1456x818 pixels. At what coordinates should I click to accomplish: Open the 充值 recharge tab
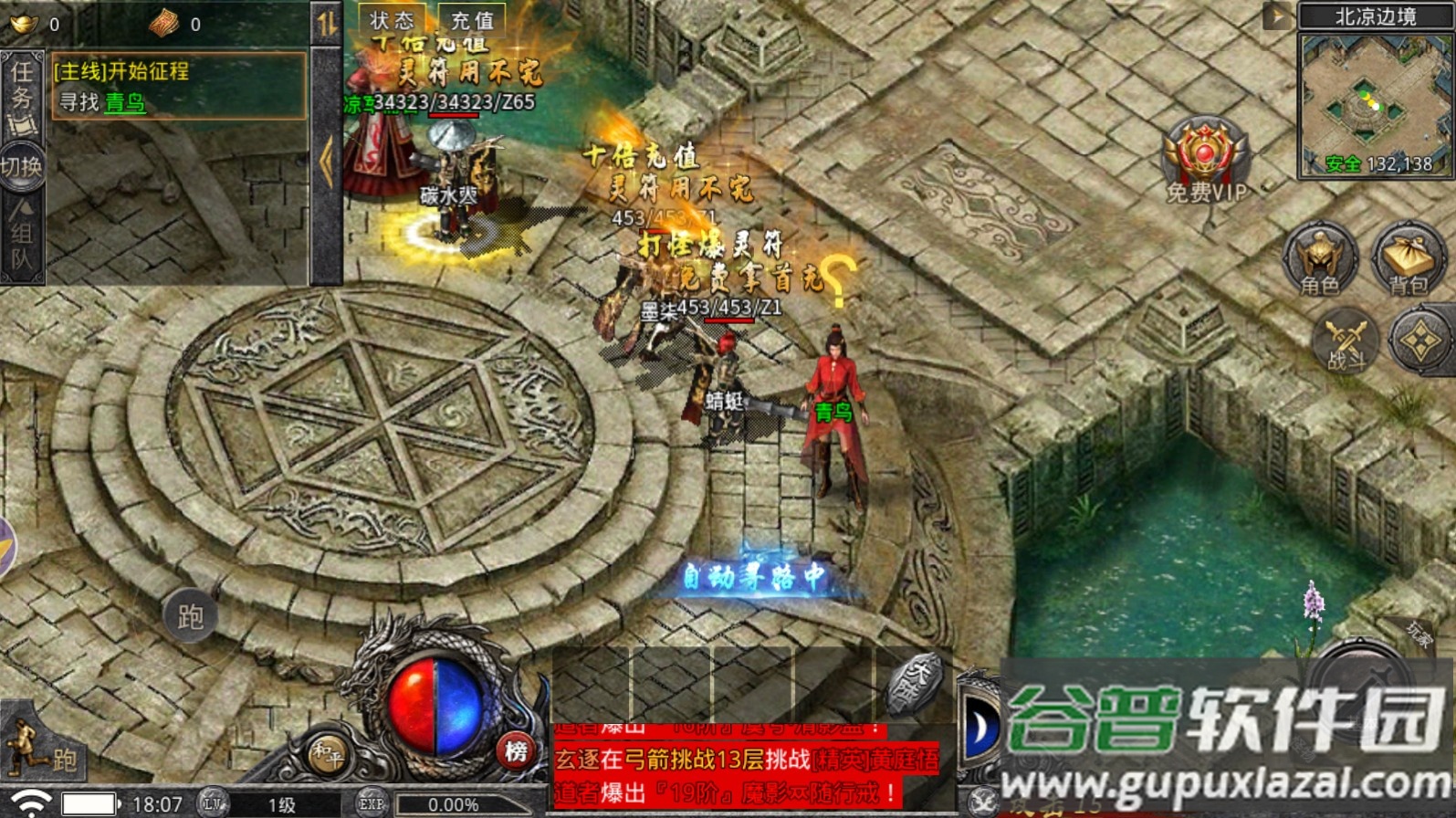point(471,20)
